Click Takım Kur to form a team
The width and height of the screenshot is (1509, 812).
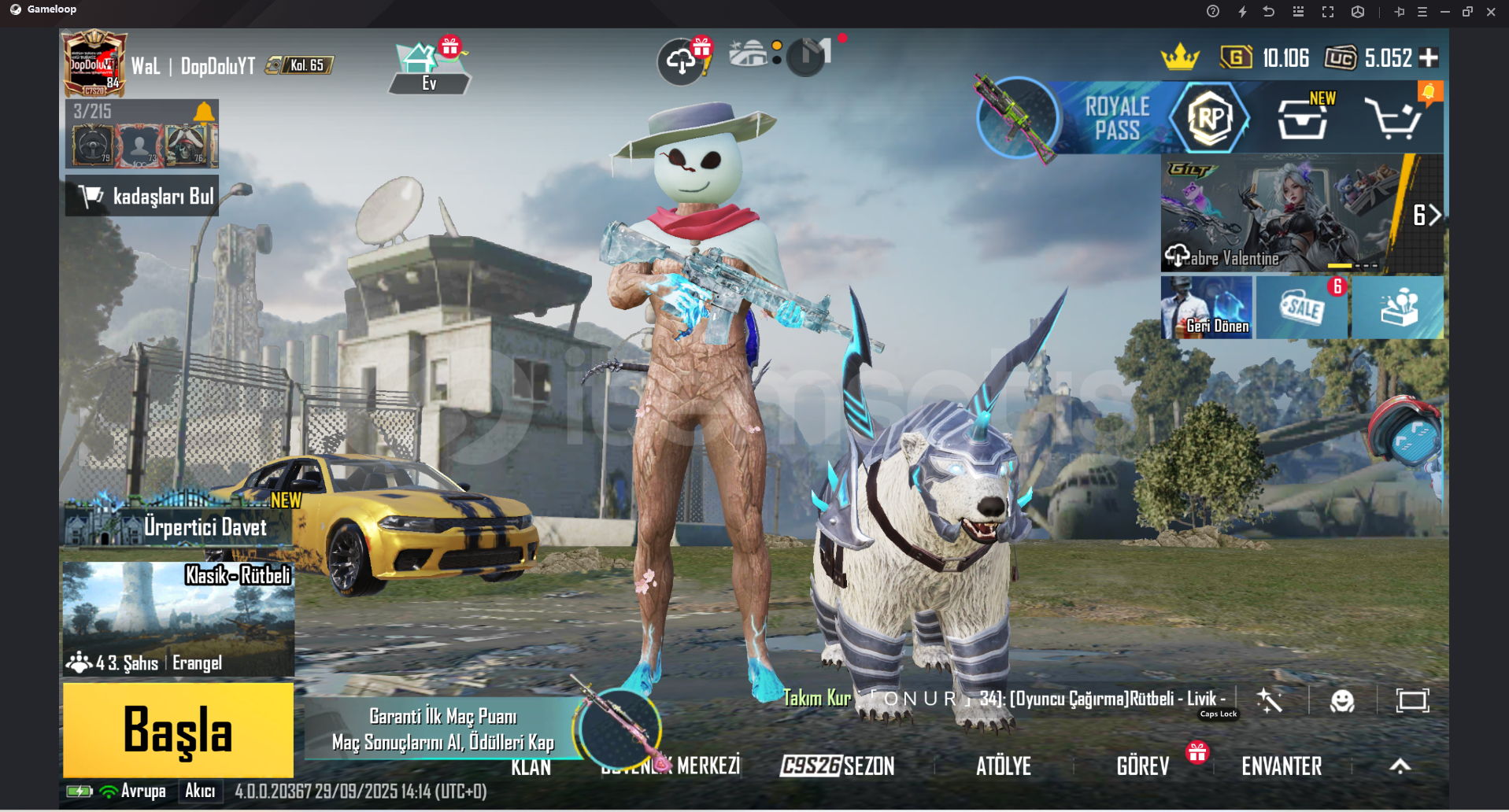817,698
